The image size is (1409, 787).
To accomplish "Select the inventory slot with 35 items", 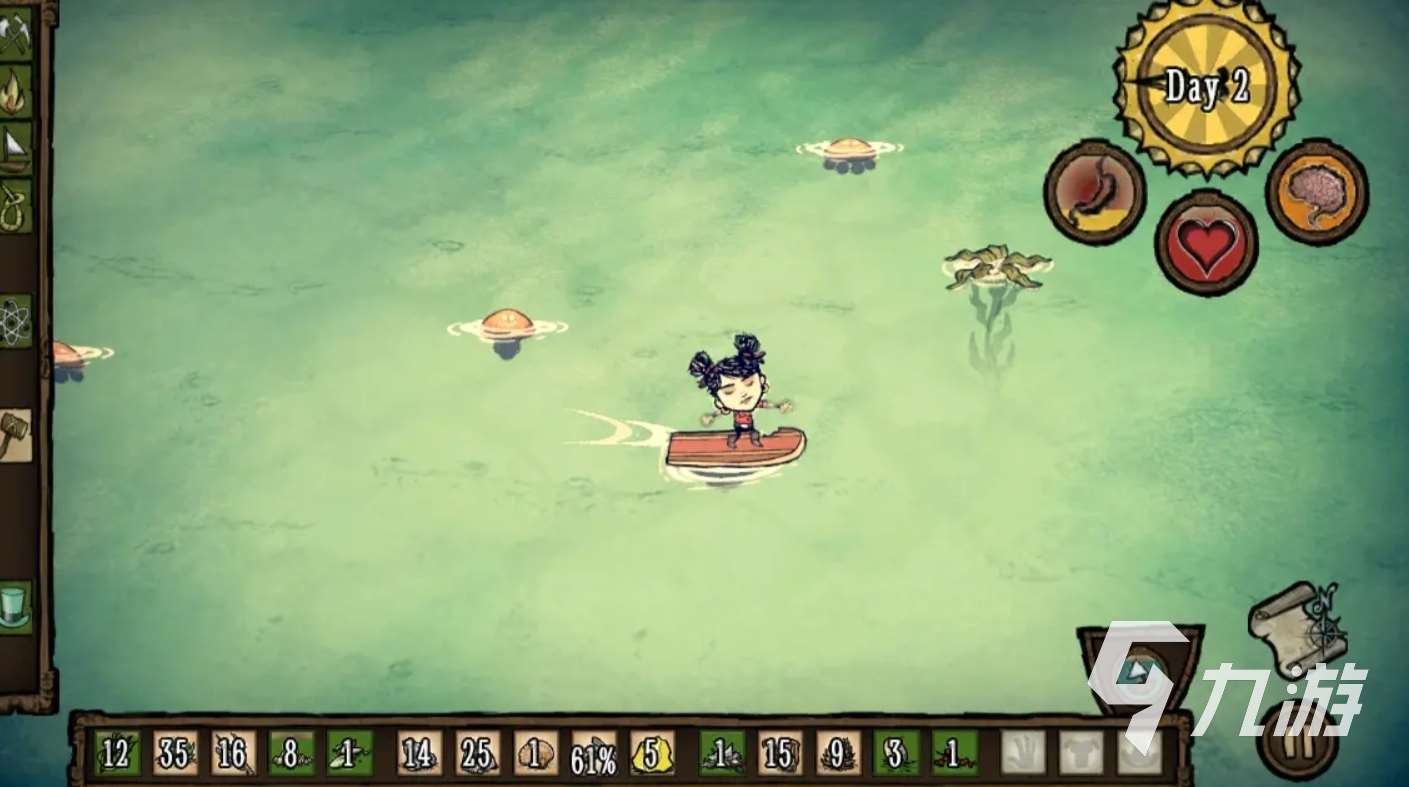I will click(175, 753).
